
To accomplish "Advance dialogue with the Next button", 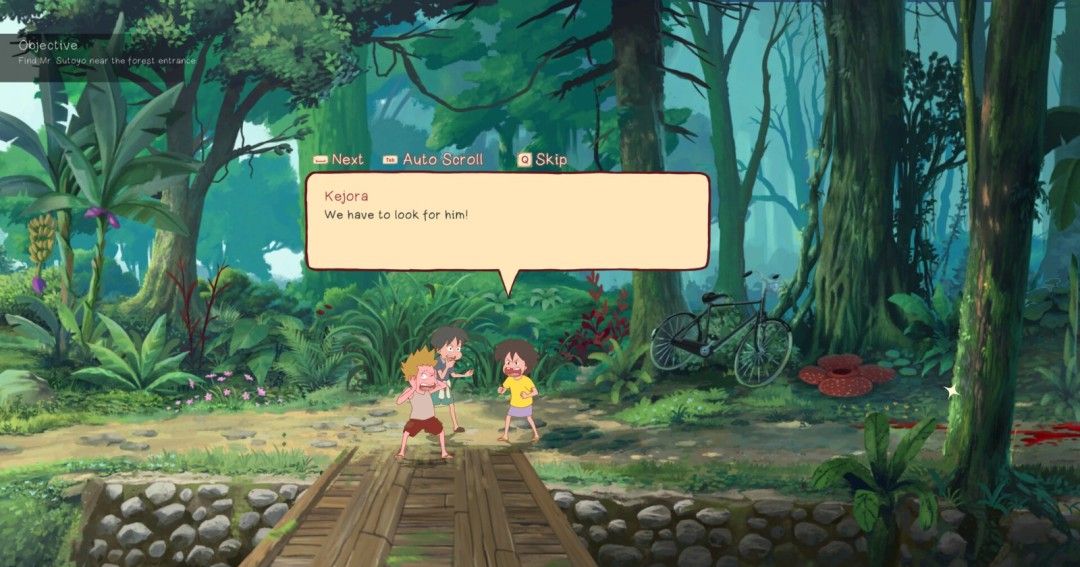I will pos(339,159).
